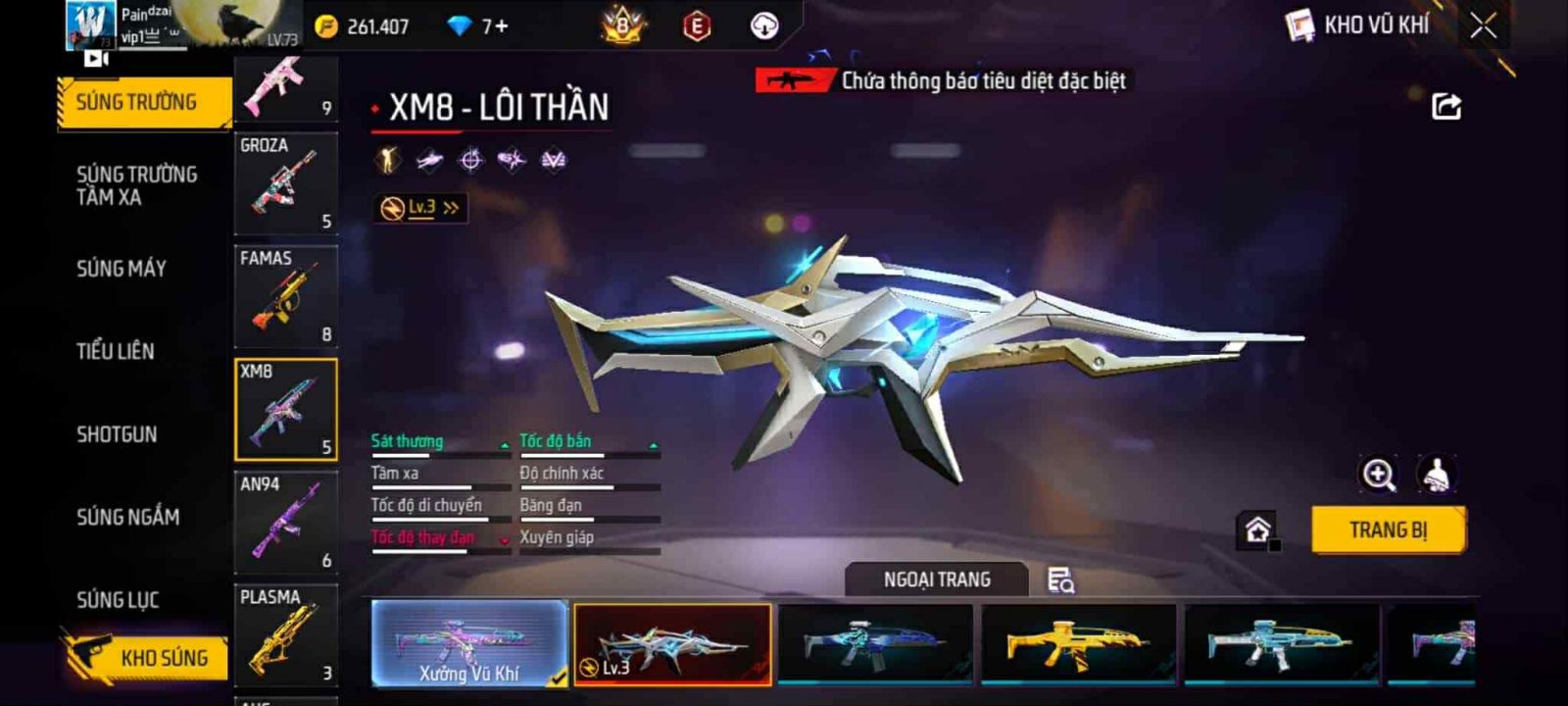Close the weapon vault screen
This screenshot has height=706, width=1568.
tap(1483, 26)
